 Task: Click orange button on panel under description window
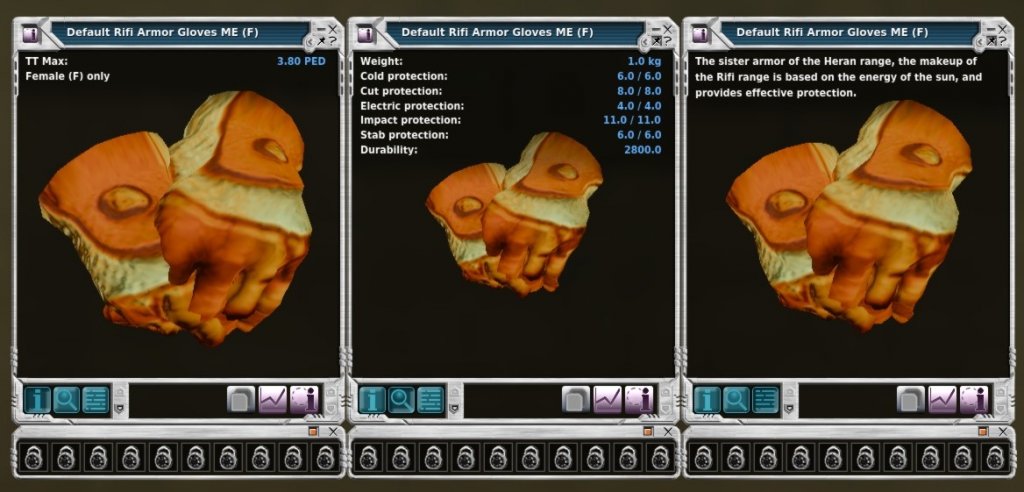(x=983, y=431)
